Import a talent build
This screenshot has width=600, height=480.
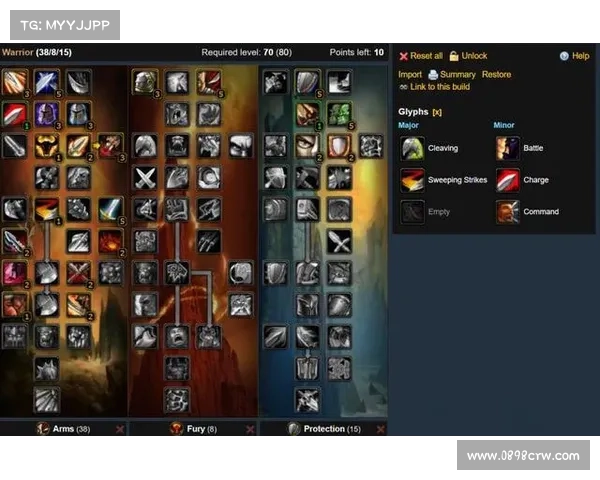410,74
